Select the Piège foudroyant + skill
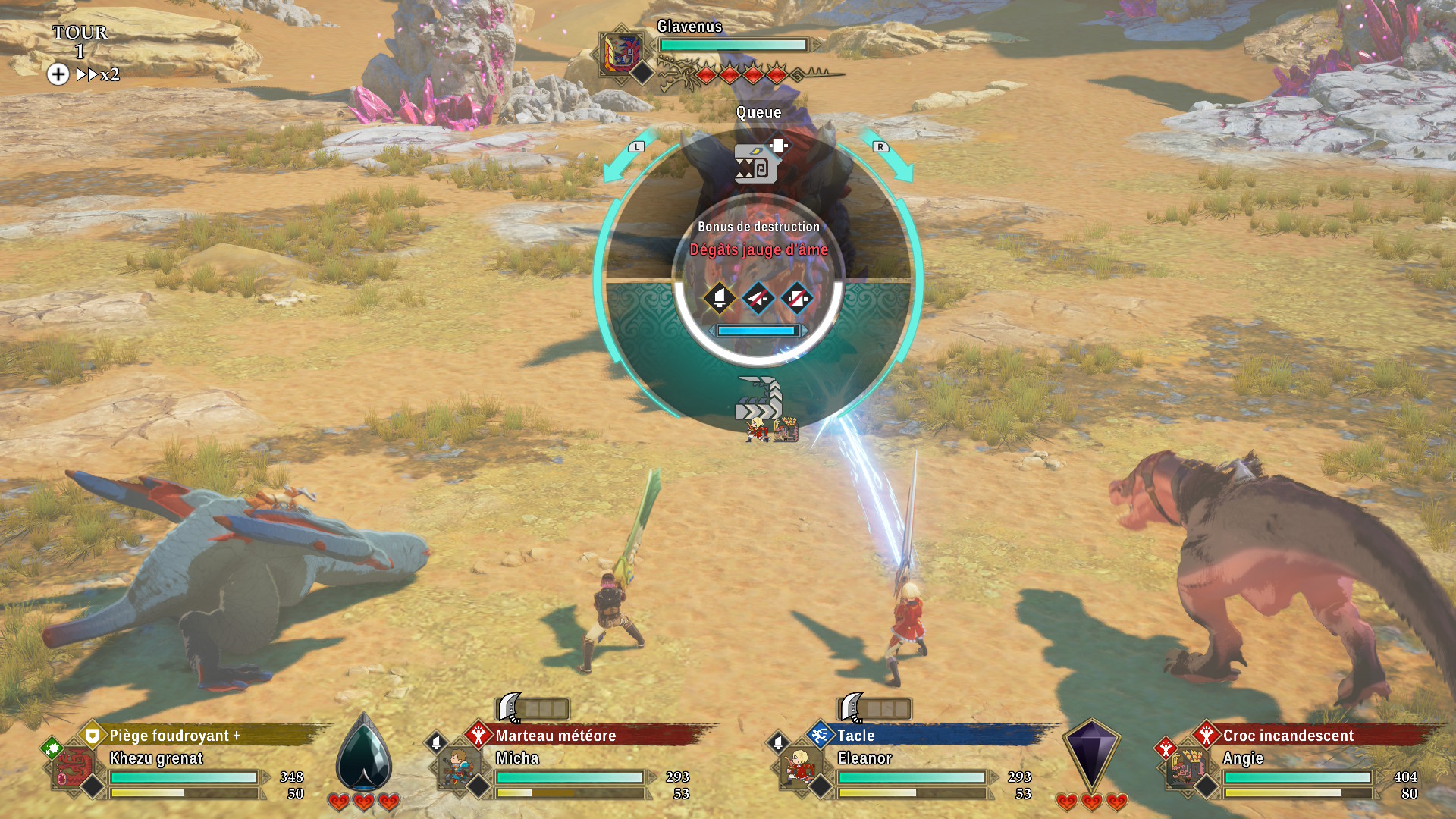Screen dimensions: 1456x819 pyautogui.click(x=174, y=736)
